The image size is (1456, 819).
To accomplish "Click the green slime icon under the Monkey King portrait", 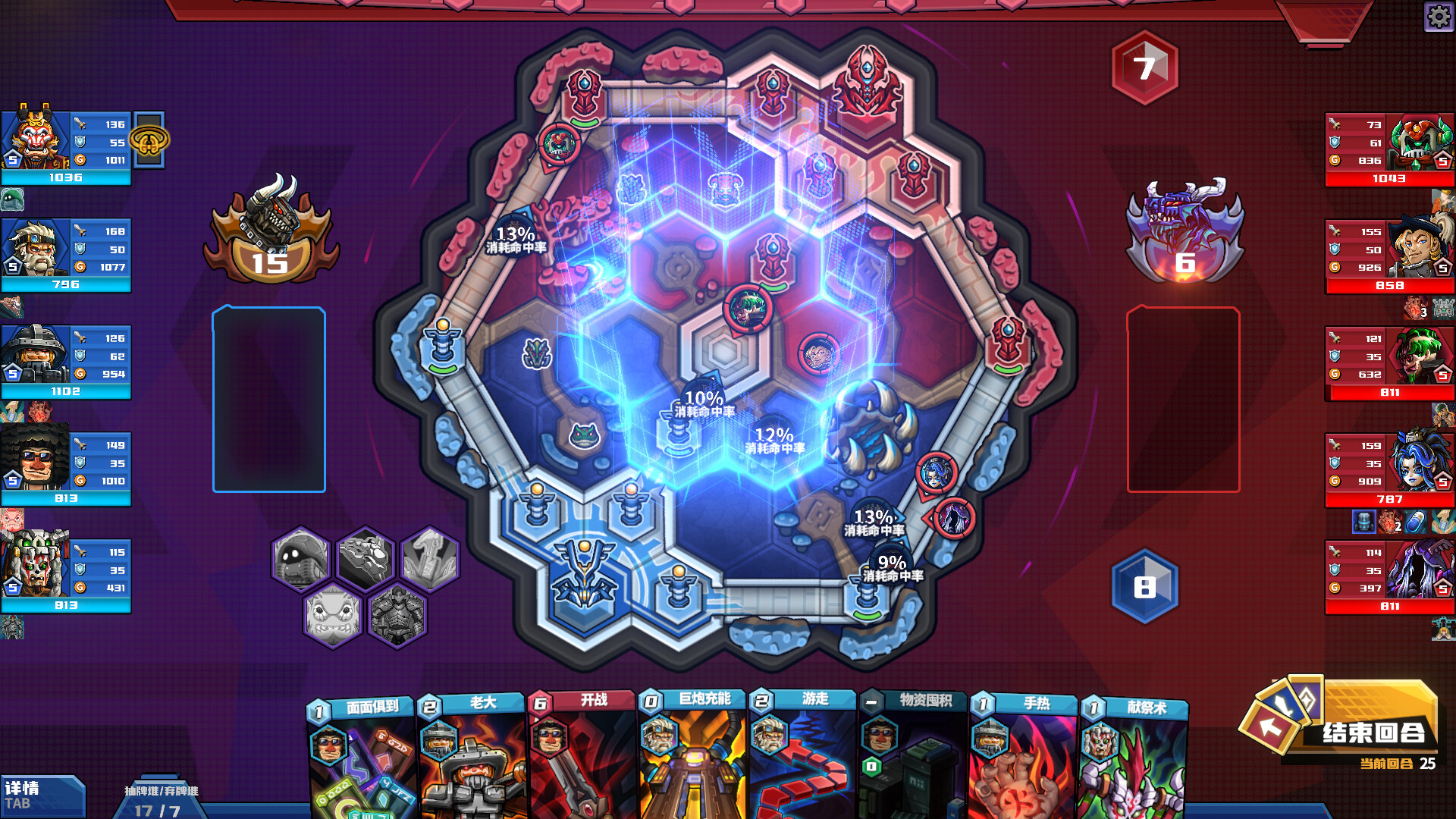I will [14, 200].
